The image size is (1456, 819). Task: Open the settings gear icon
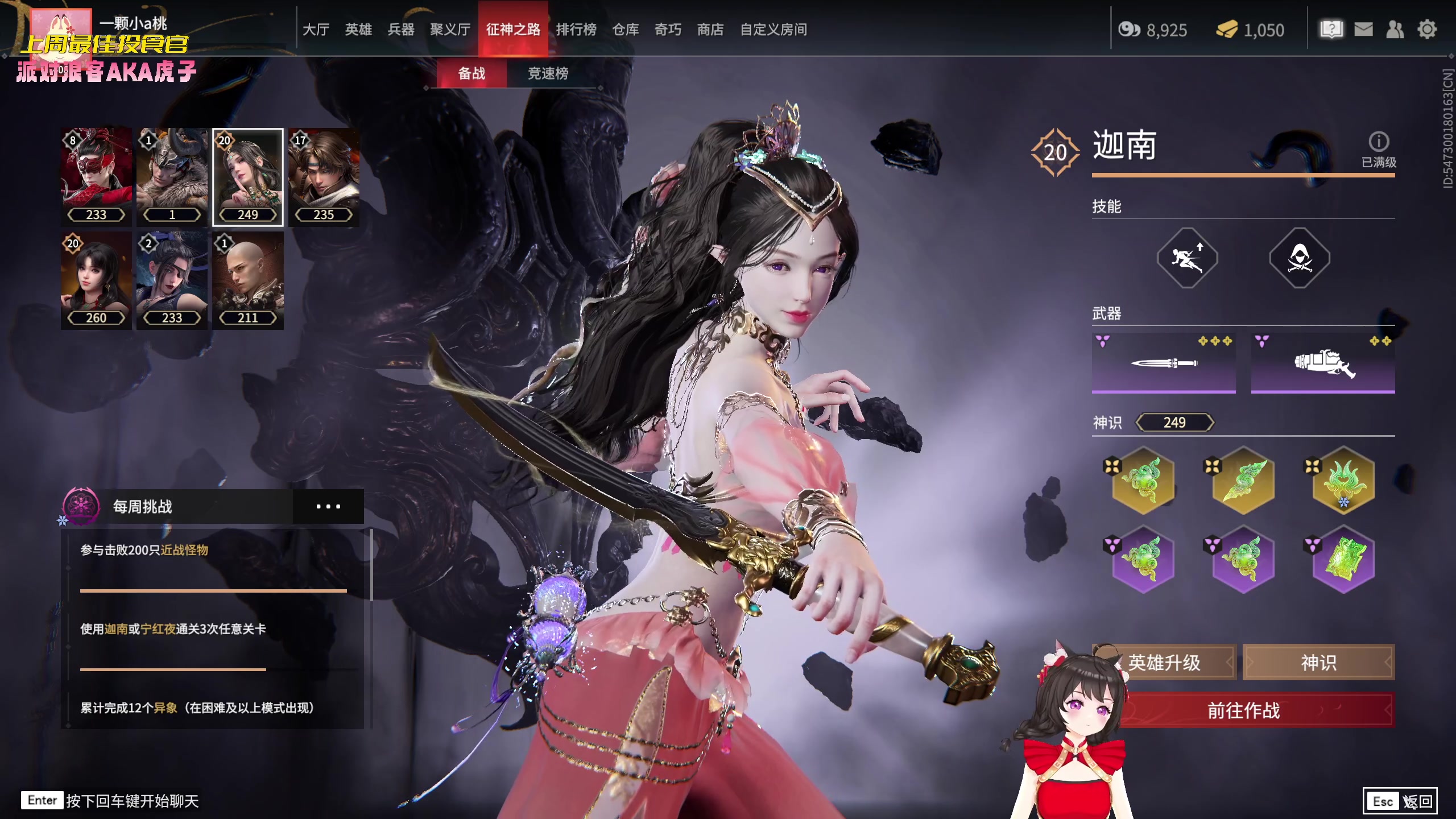pyautogui.click(x=1427, y=30)
